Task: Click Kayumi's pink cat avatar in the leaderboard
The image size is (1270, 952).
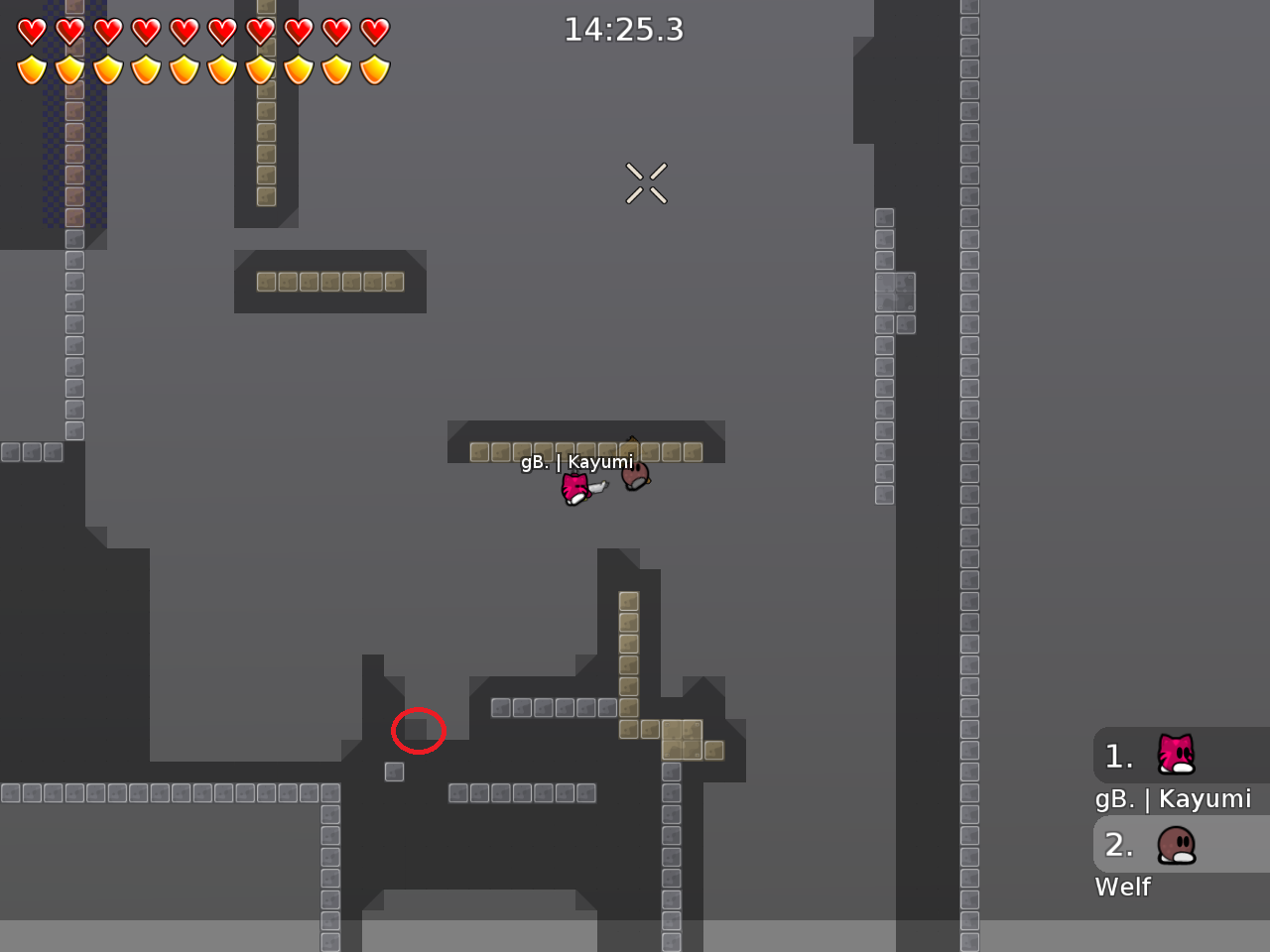Action: 1174,756
